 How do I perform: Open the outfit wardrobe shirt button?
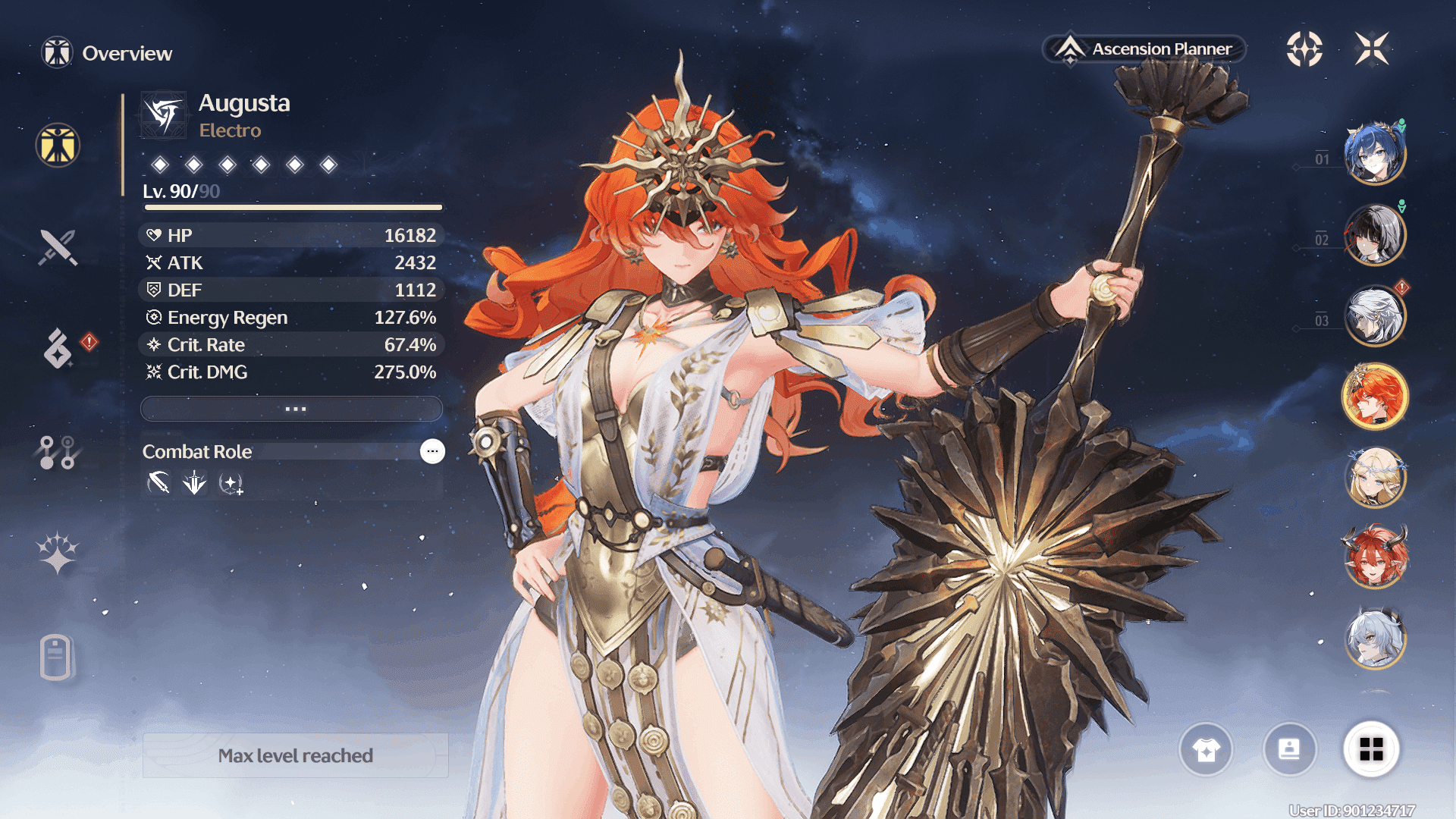(1206, 750)
